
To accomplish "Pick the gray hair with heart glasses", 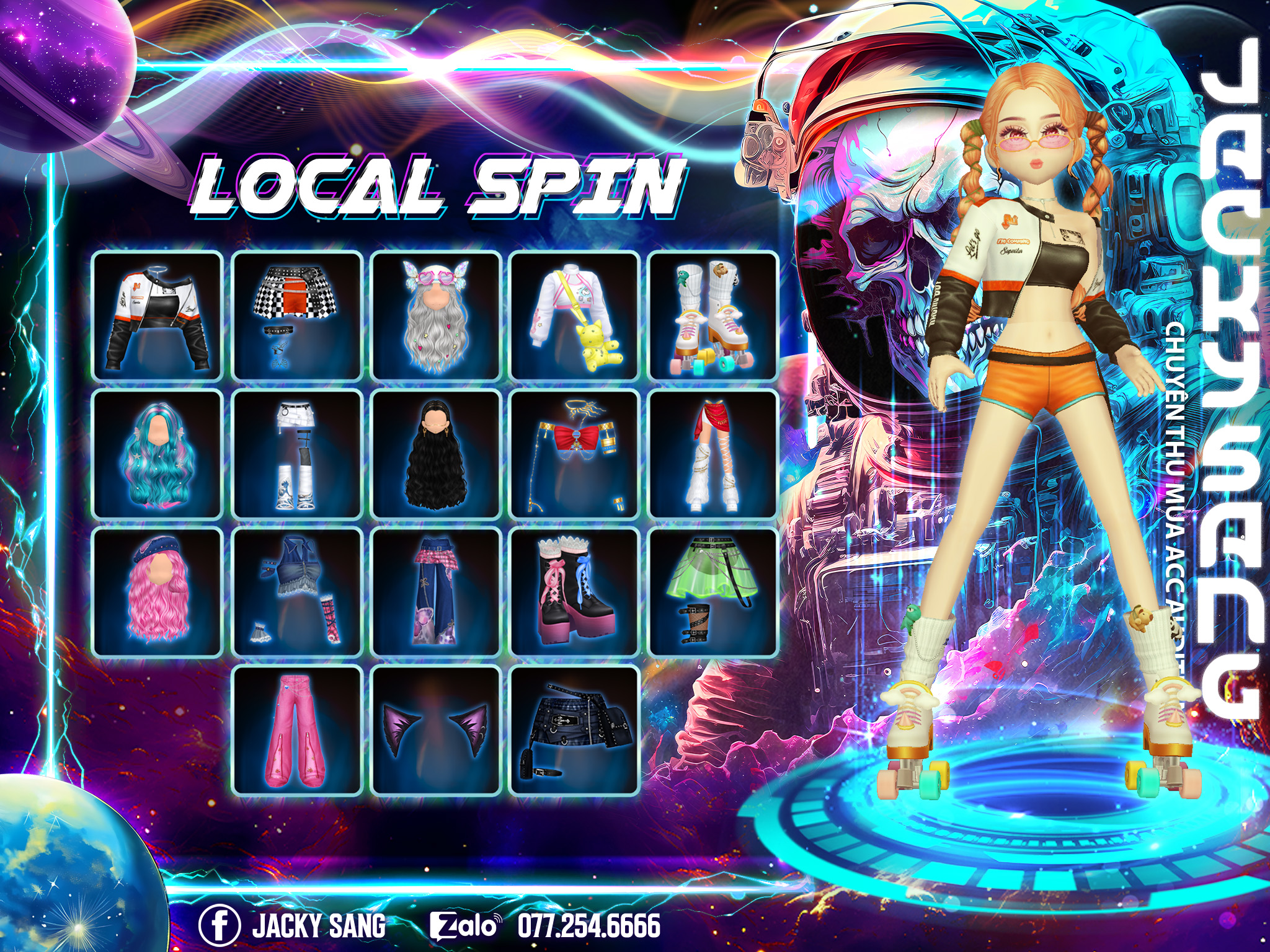I will 436,316.
